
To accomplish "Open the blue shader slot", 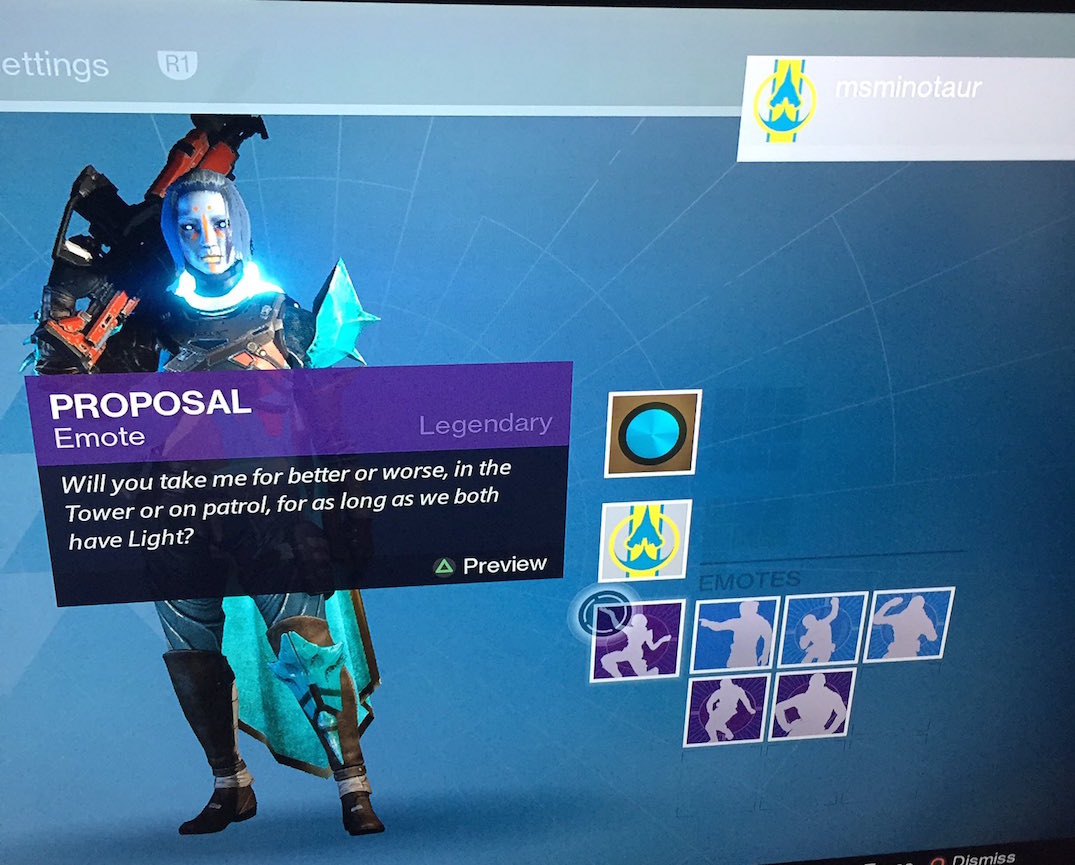I will (653, 434).
